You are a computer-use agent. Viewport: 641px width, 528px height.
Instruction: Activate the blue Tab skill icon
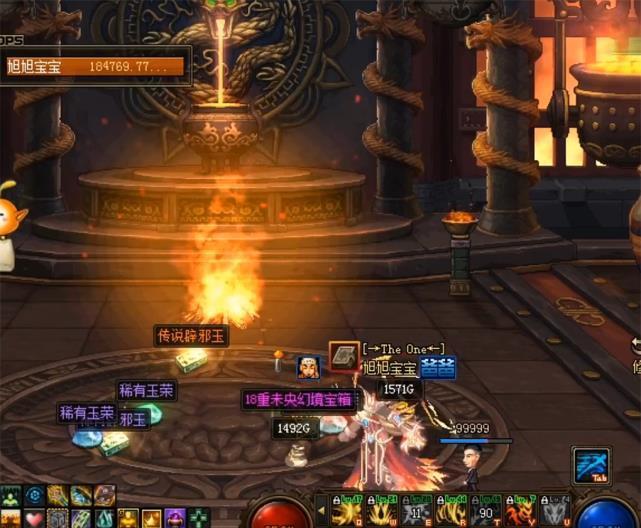coord(589,465)
